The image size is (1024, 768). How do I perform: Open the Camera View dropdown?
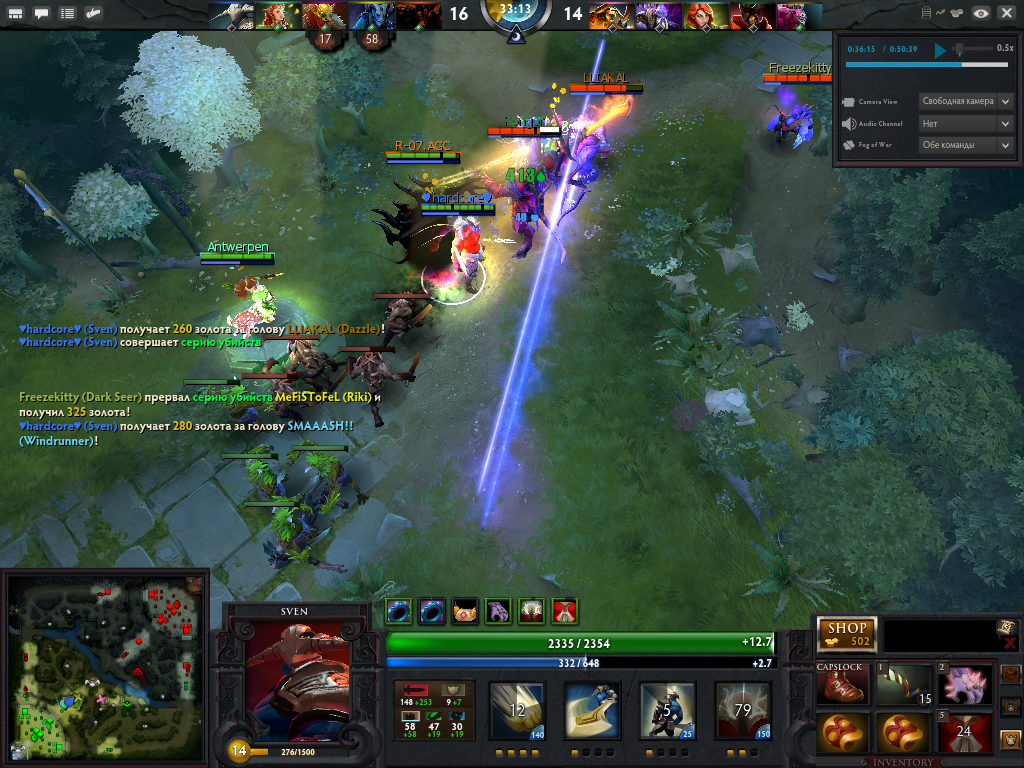(x=966, y=101)
